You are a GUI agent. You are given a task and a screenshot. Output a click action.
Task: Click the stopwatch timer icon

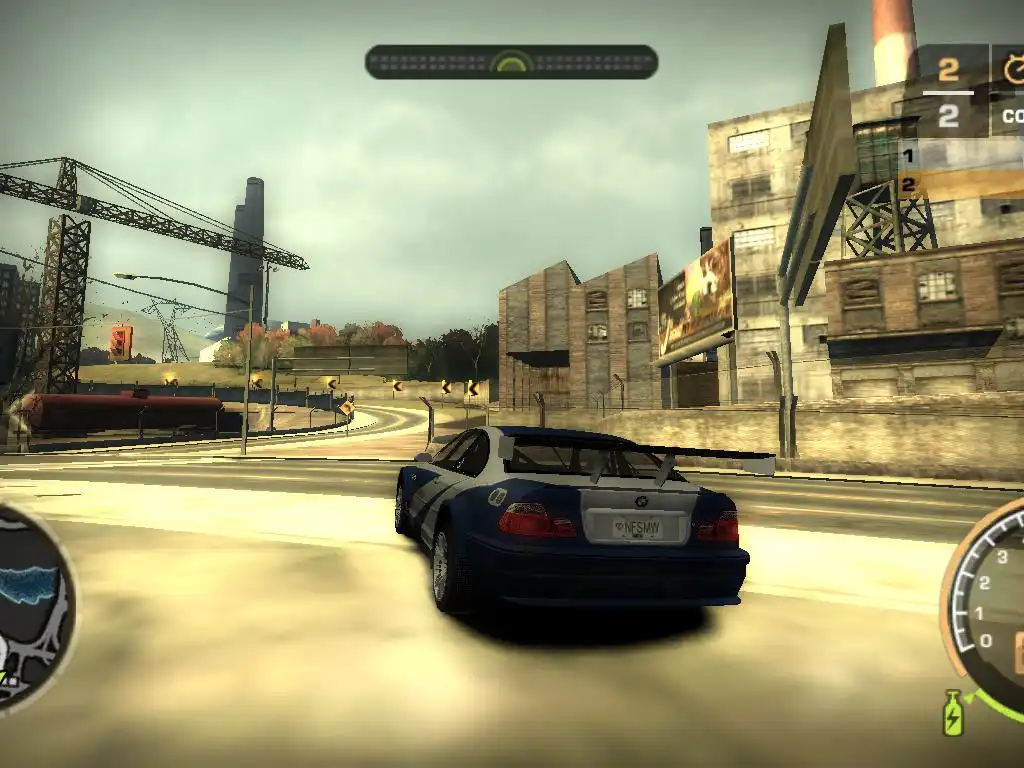click(1013, 70)
